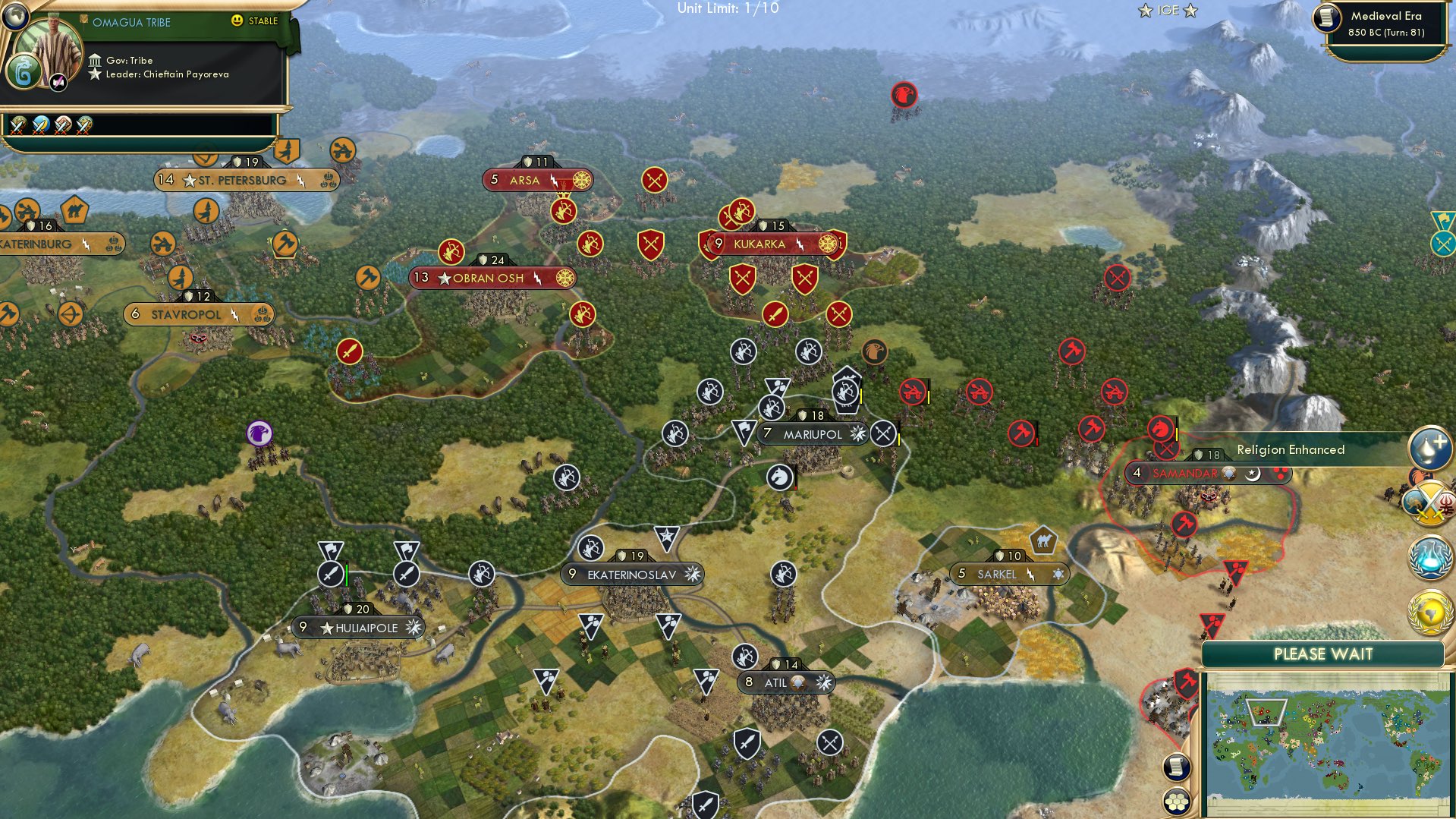Click the Religion Enhanced notification text
This screenshot has height=819, width=1456.
1290,449
